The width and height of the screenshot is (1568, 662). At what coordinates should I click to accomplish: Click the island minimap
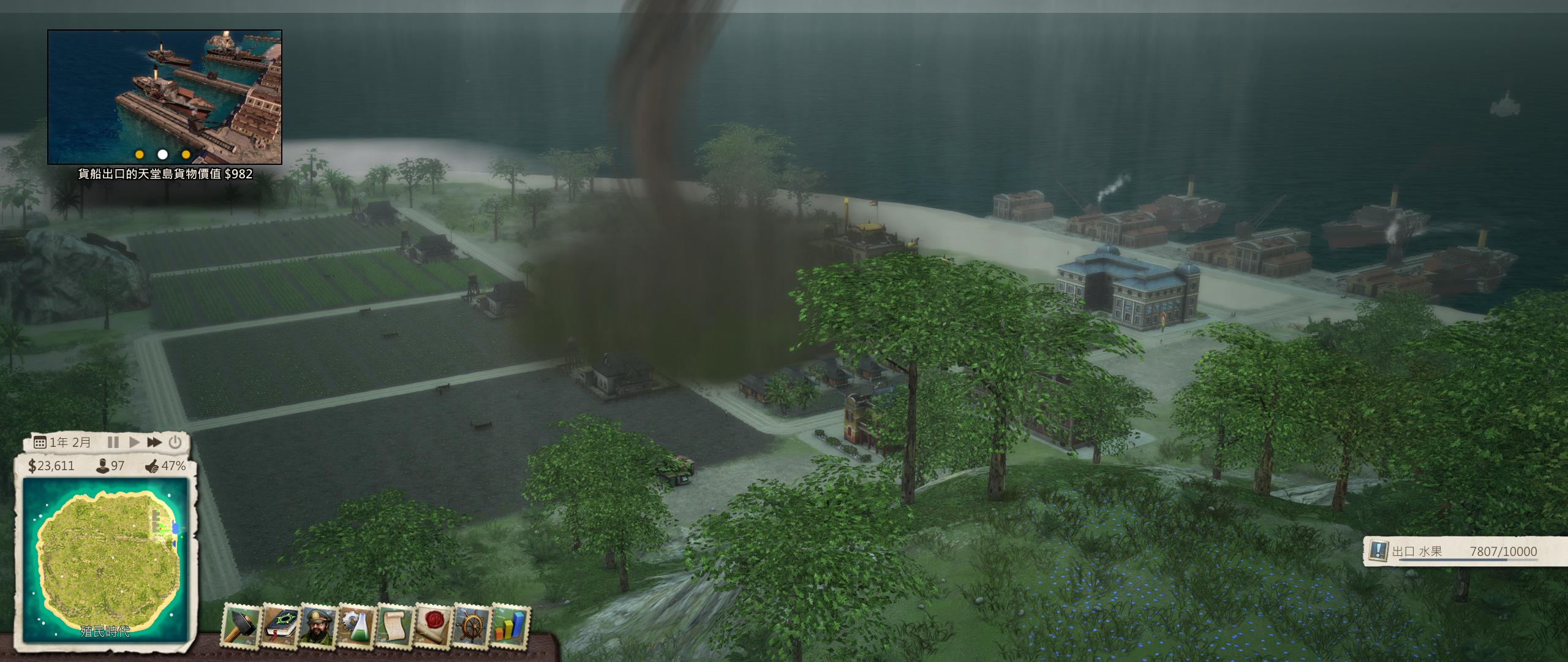point(105,559)
